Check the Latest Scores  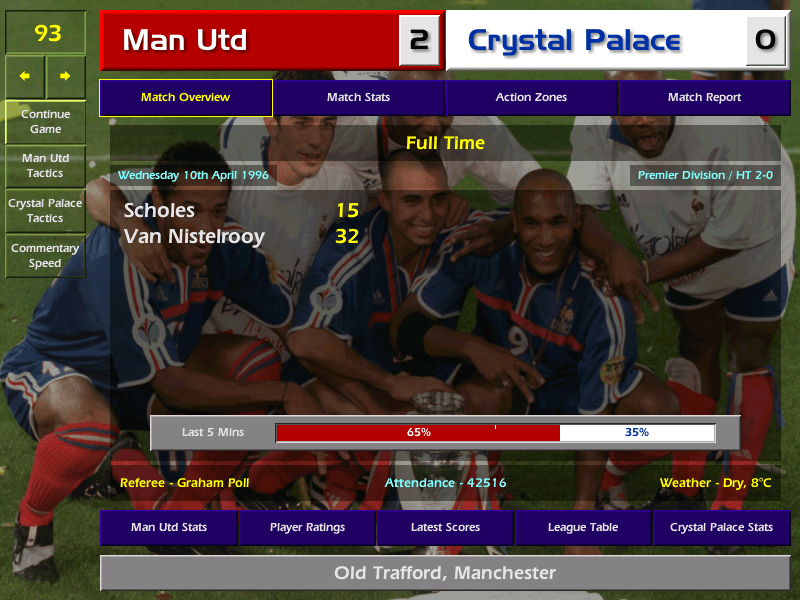coord(445,527)
